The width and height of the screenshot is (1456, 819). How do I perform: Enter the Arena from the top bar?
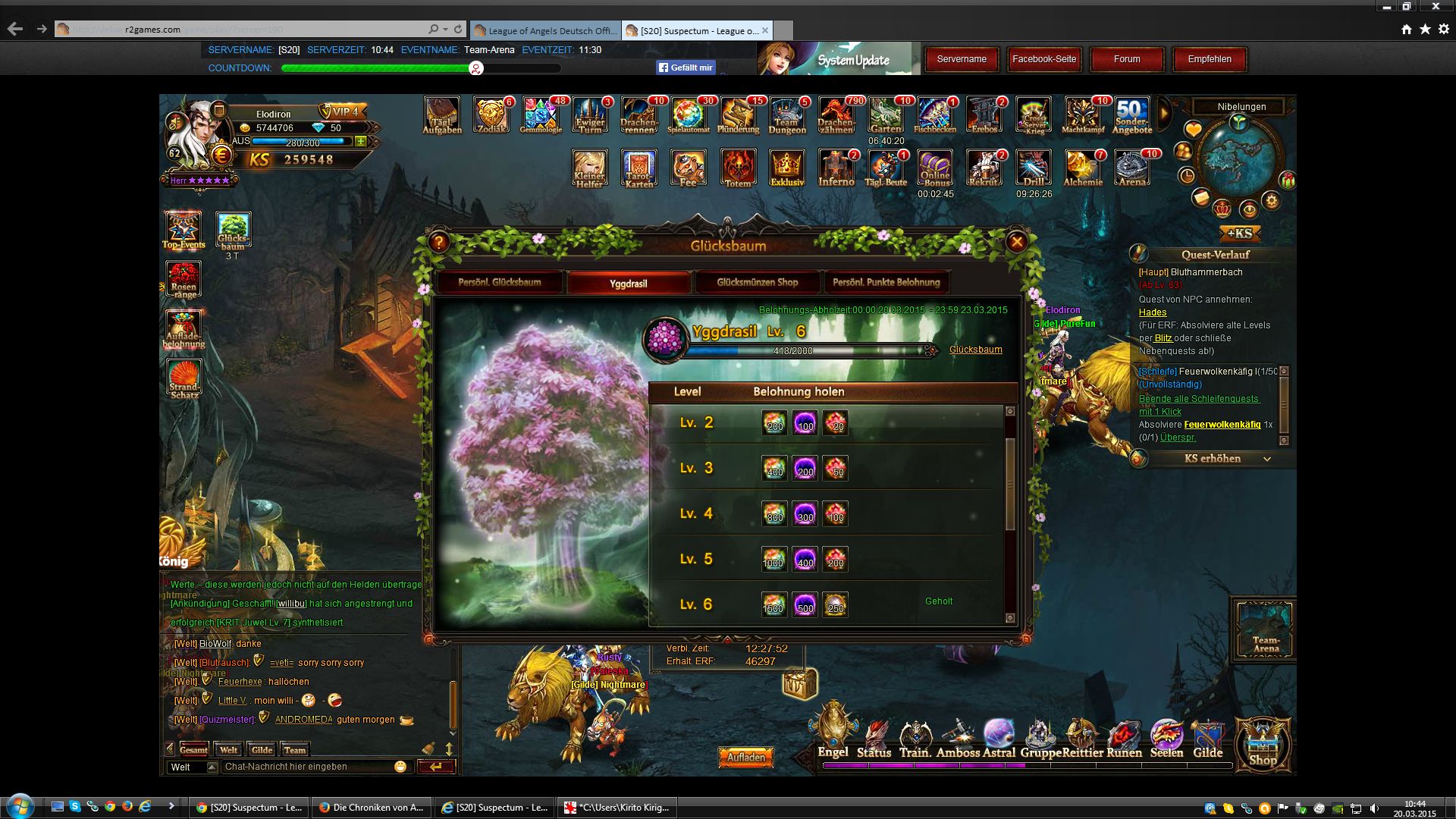1131,168
